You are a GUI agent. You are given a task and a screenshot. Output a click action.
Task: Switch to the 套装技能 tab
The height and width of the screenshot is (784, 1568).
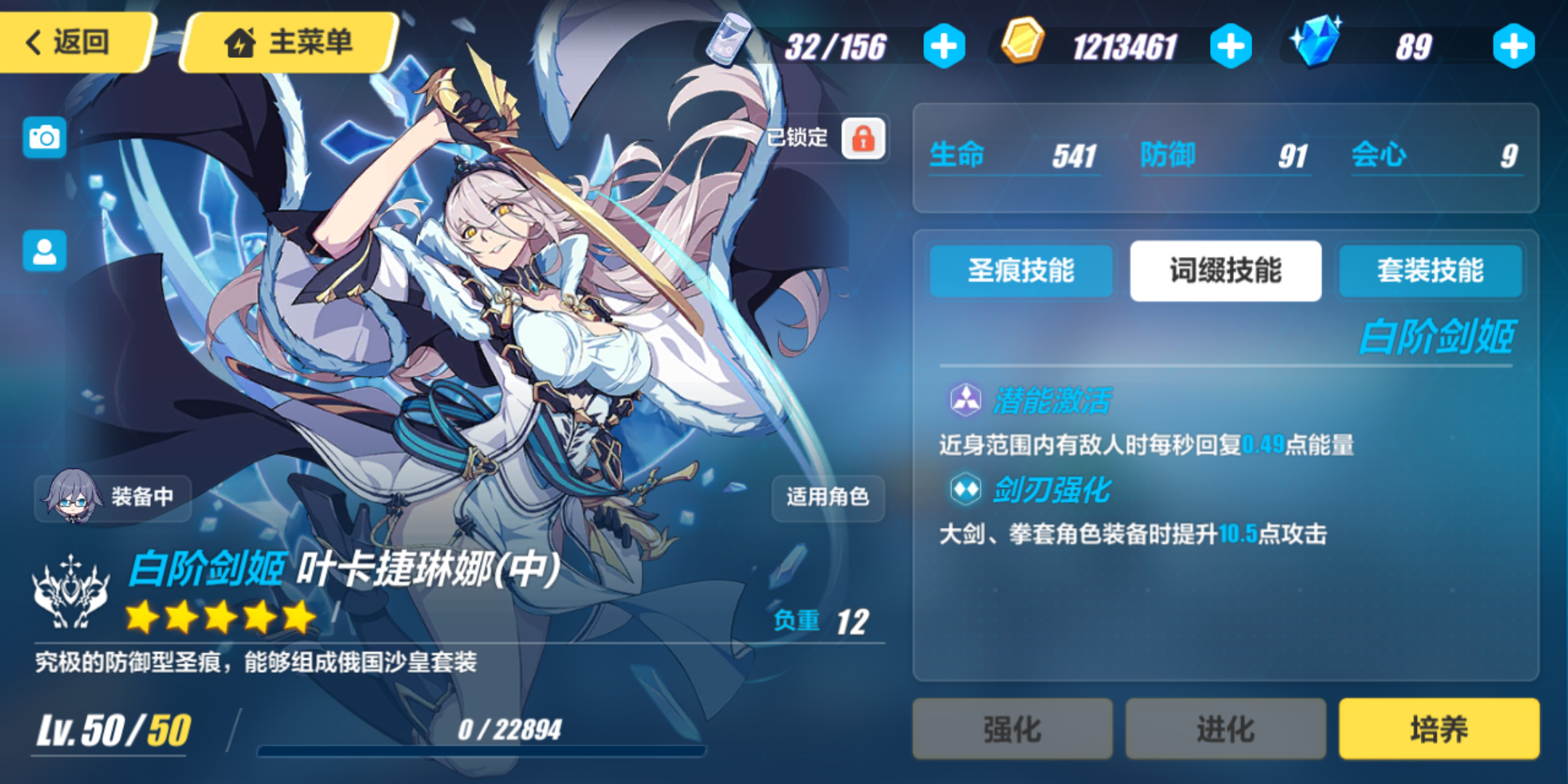pyautogui.click(x=1430, y=271)
